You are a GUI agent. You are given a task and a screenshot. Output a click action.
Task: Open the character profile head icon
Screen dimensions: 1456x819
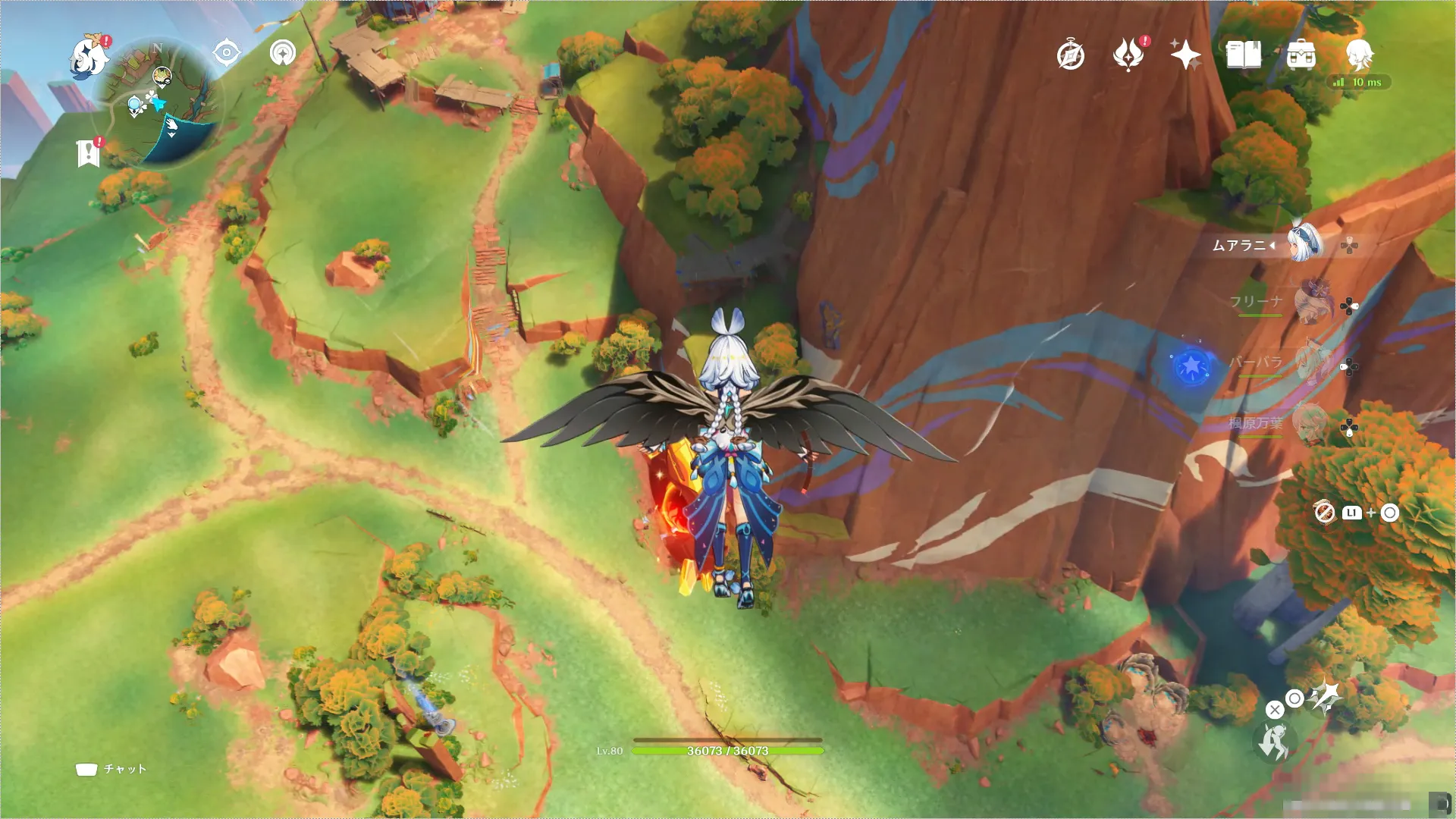(1359, 55)
